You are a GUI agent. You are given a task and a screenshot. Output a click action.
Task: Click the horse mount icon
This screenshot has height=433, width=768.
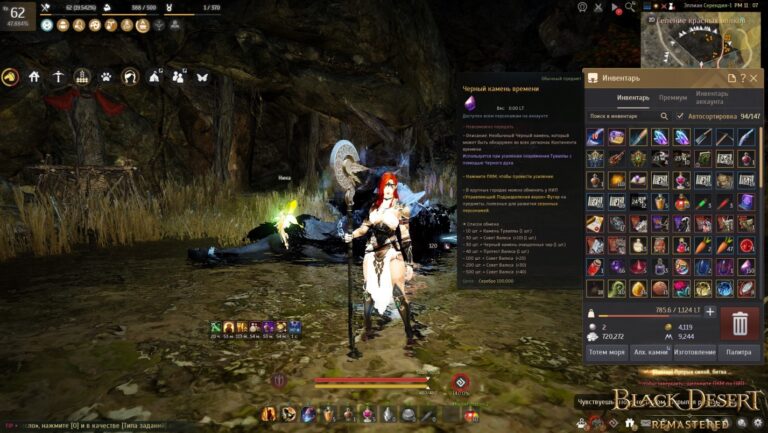coord(11,76)
